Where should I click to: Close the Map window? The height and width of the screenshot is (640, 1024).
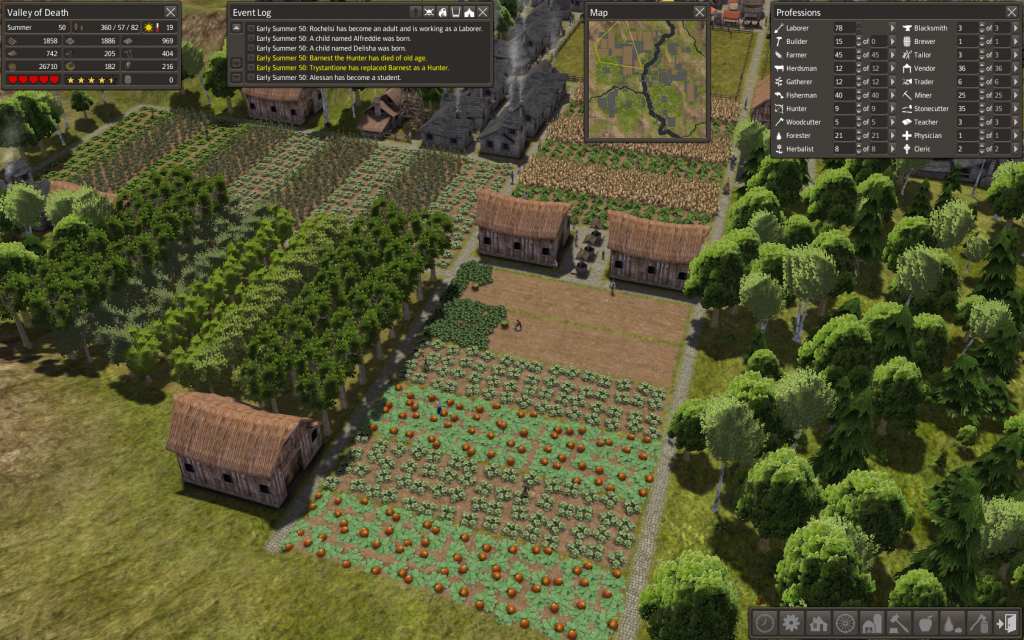699,12
